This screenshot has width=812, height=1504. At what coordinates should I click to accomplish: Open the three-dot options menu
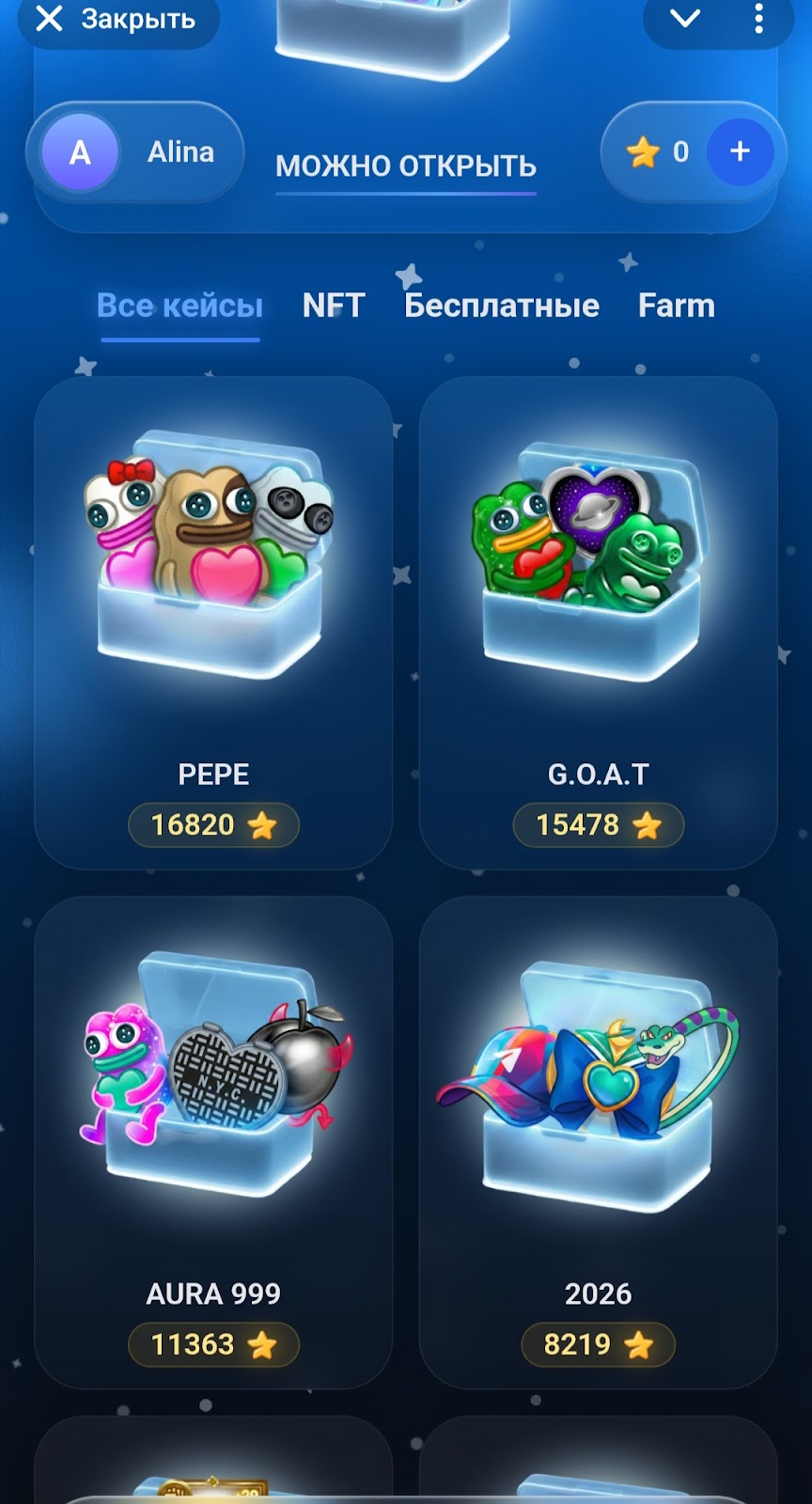tap(758, 19)
